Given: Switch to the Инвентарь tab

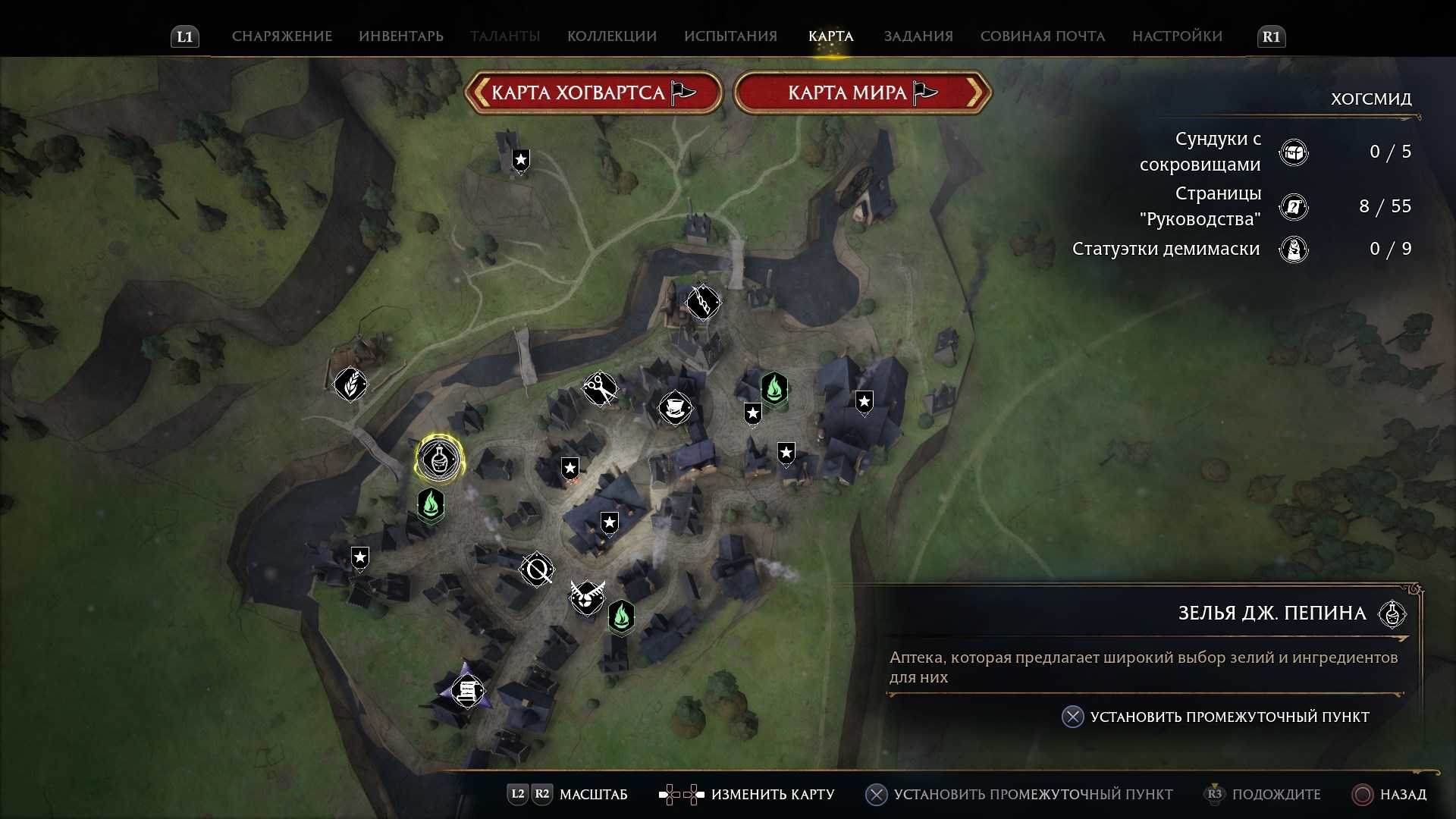Looking at the screenshot, I should click(400, 36).
